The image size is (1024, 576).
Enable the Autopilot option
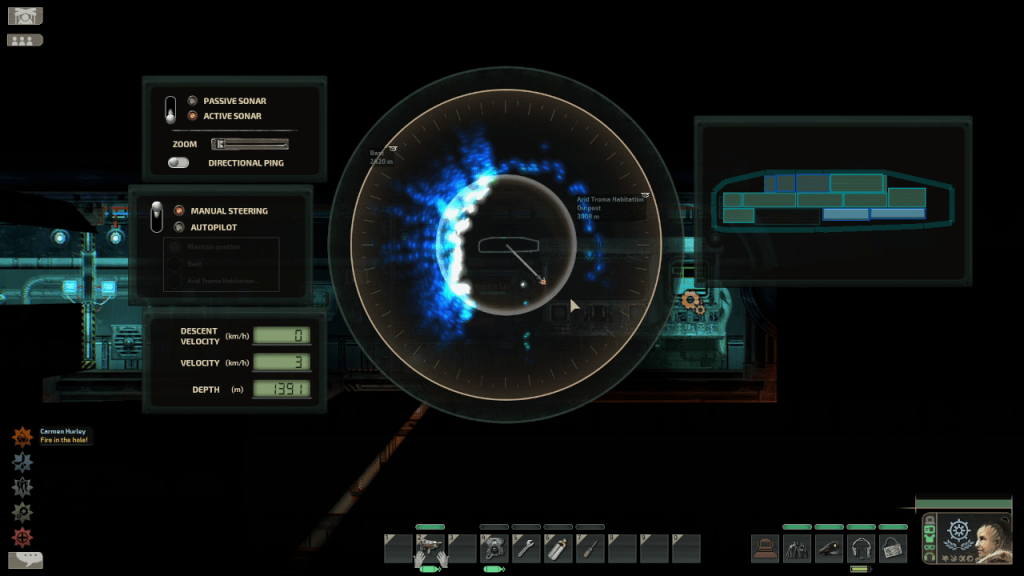[x=179, y=227]
